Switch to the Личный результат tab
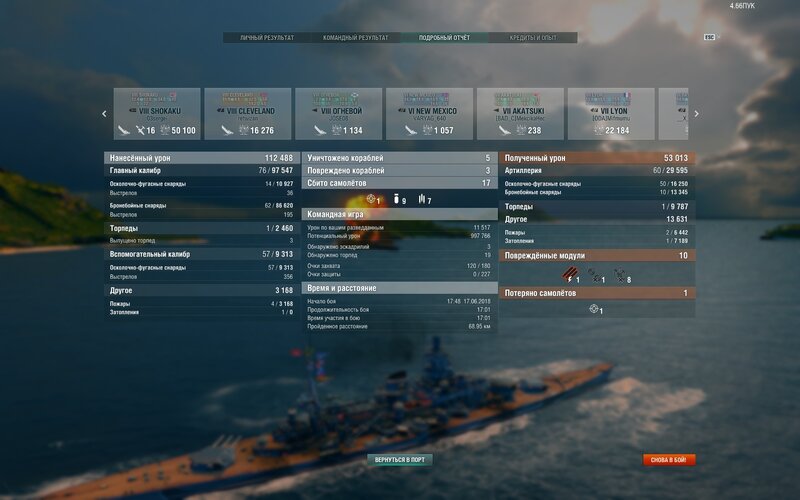 coord(267,38)
